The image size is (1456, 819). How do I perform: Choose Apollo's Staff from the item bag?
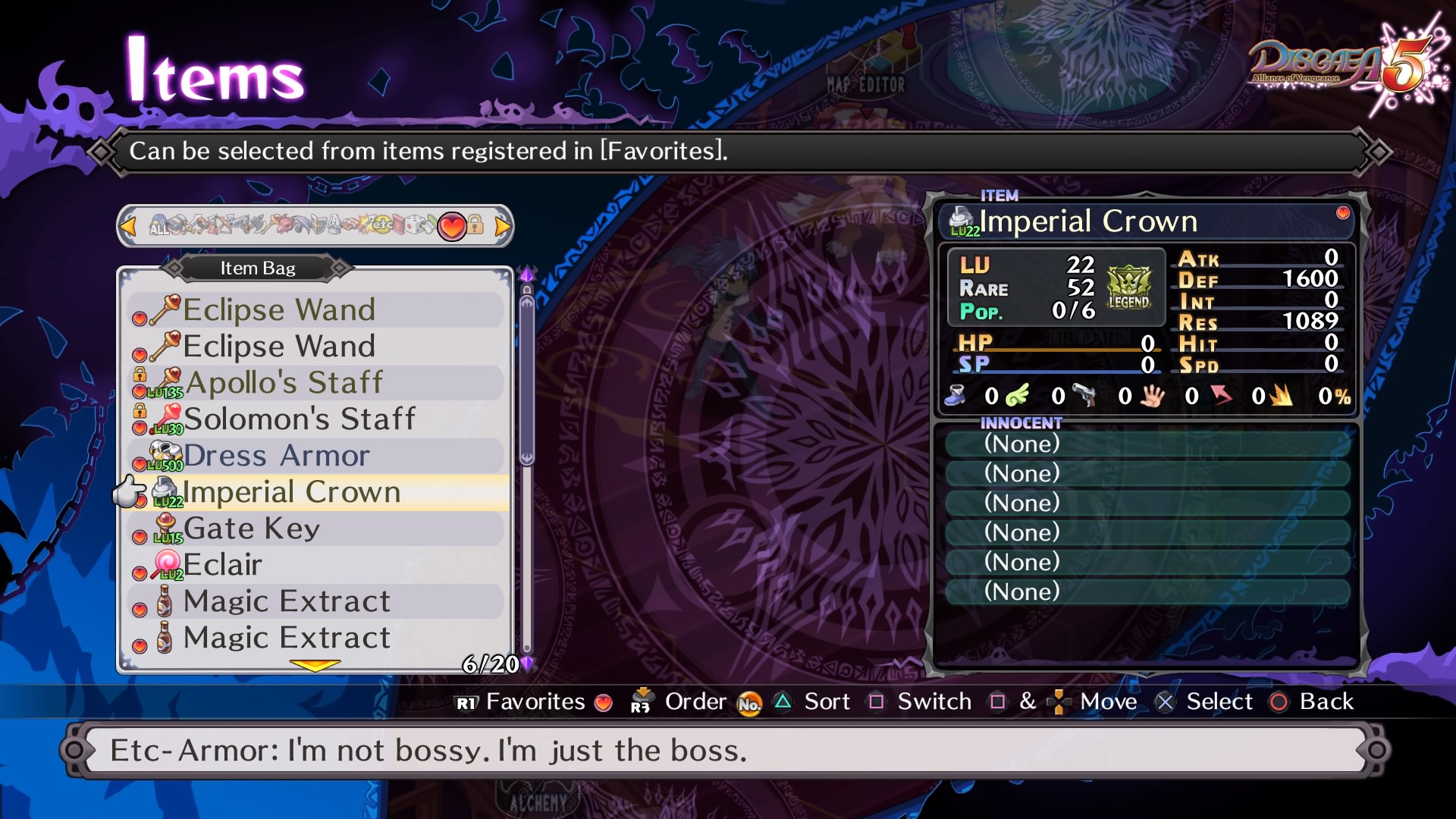tap(284, 383)
